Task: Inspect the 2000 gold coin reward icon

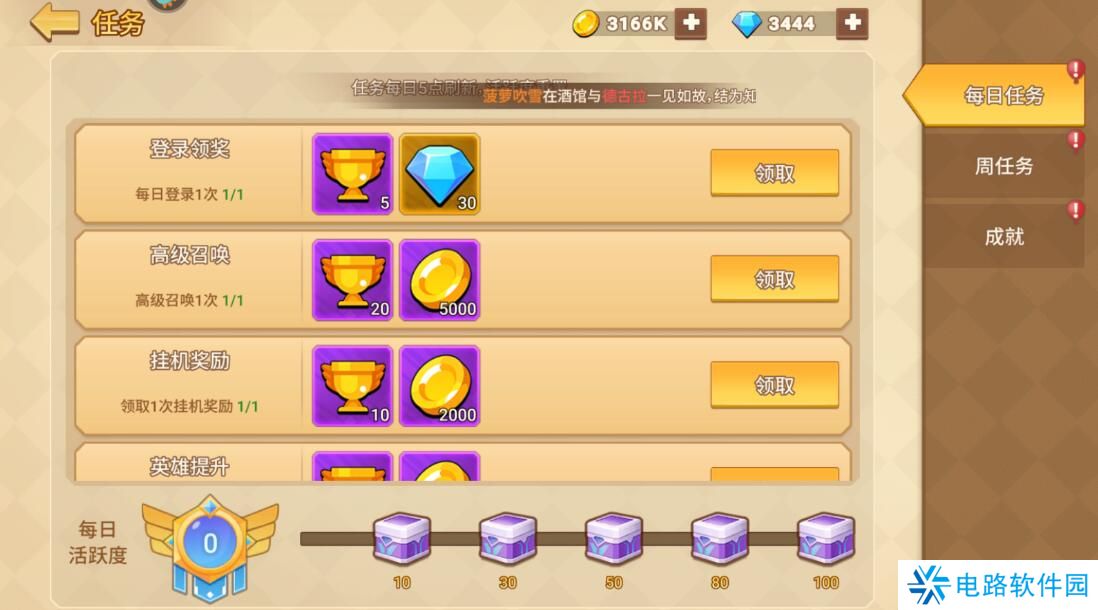Action: point(439,386)
